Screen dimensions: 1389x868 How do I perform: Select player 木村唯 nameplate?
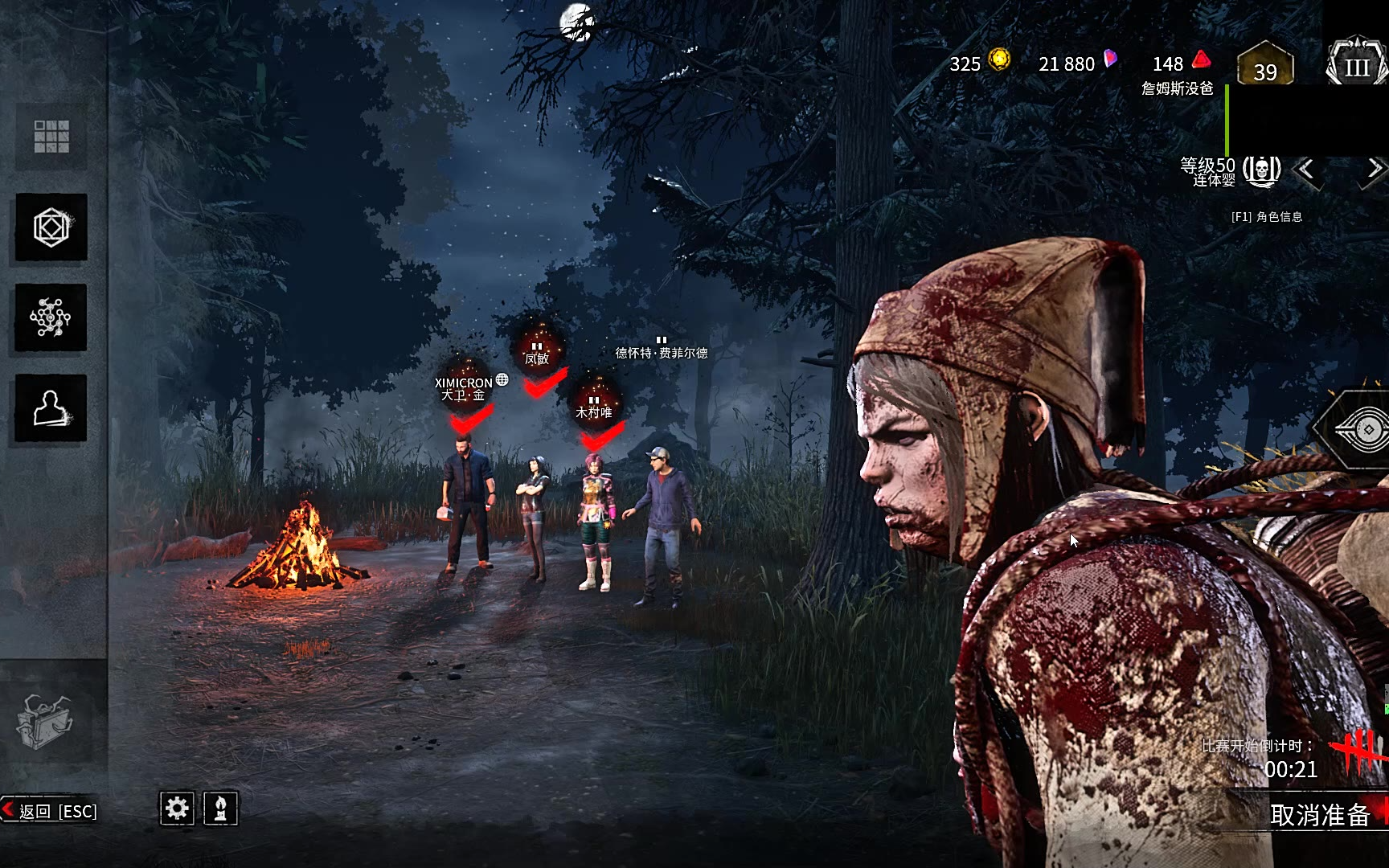coord(594,411)
